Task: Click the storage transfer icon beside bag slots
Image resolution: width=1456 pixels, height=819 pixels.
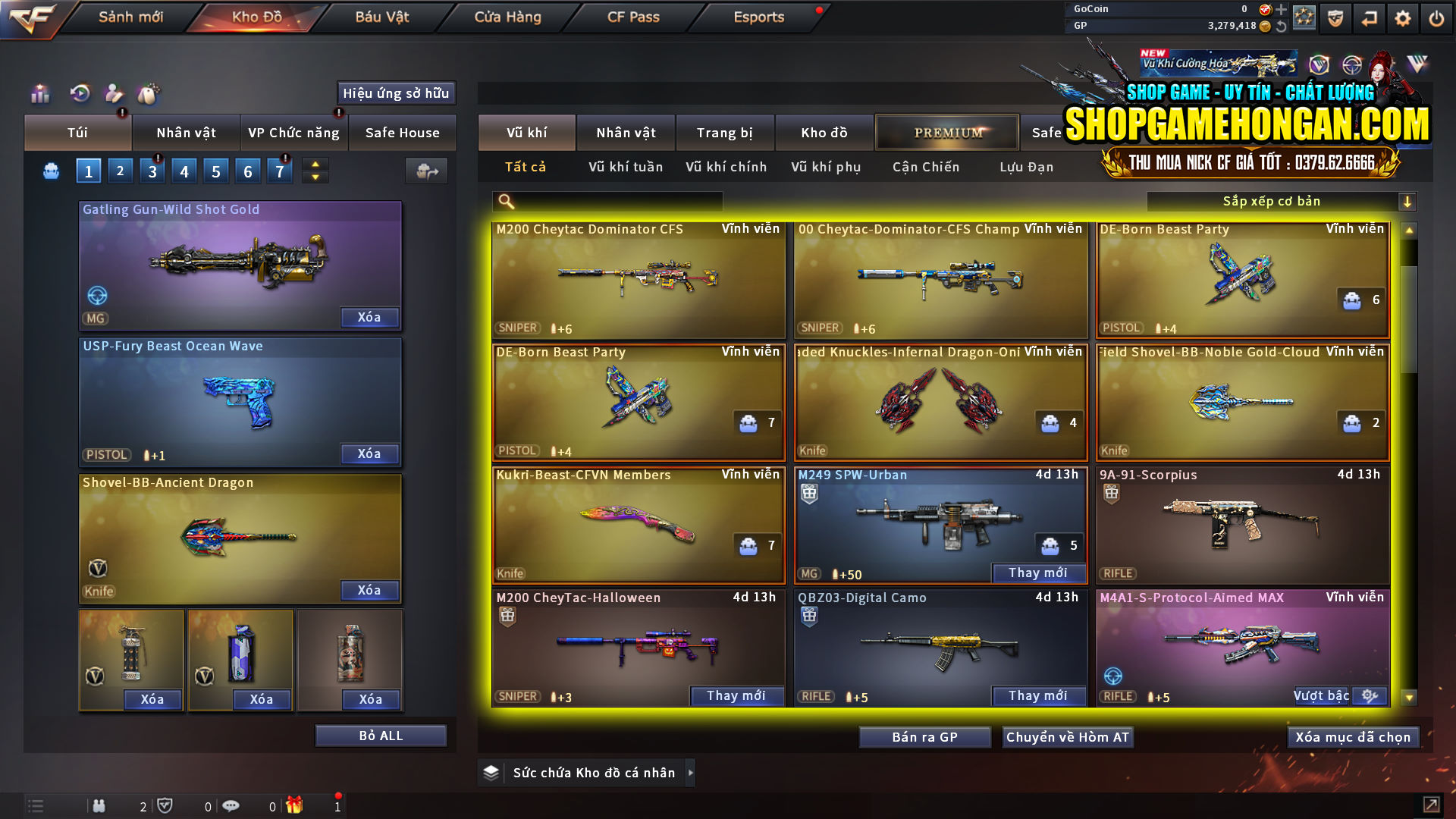Action: [x=426, y=171]
